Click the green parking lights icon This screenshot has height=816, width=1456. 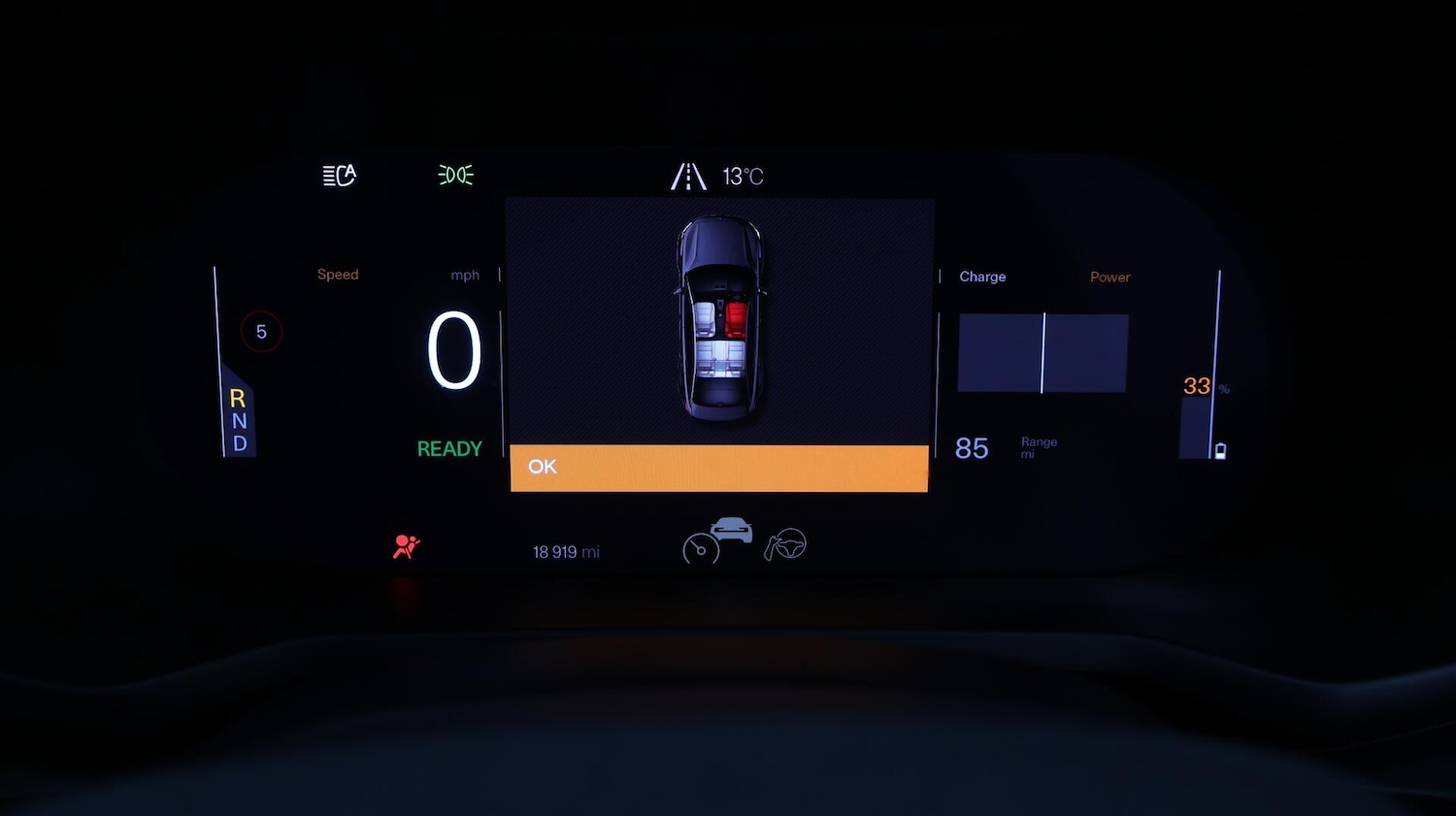click(x=455, y=175)
